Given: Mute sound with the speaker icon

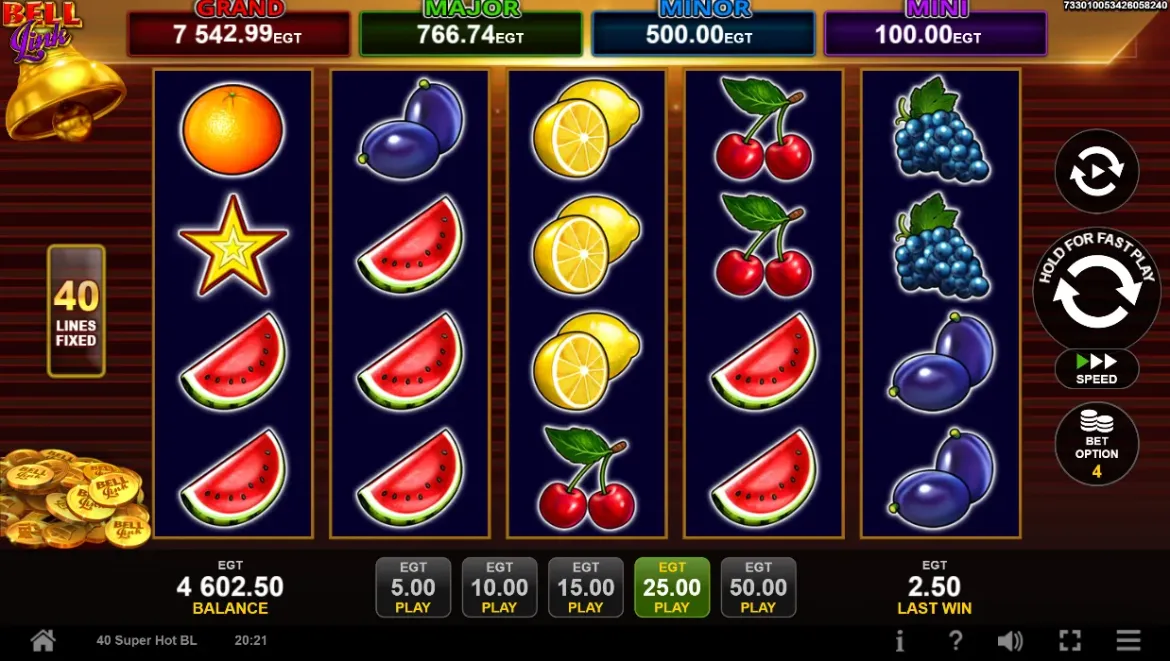Looking at the screenshot, I should coord(1010,640).
